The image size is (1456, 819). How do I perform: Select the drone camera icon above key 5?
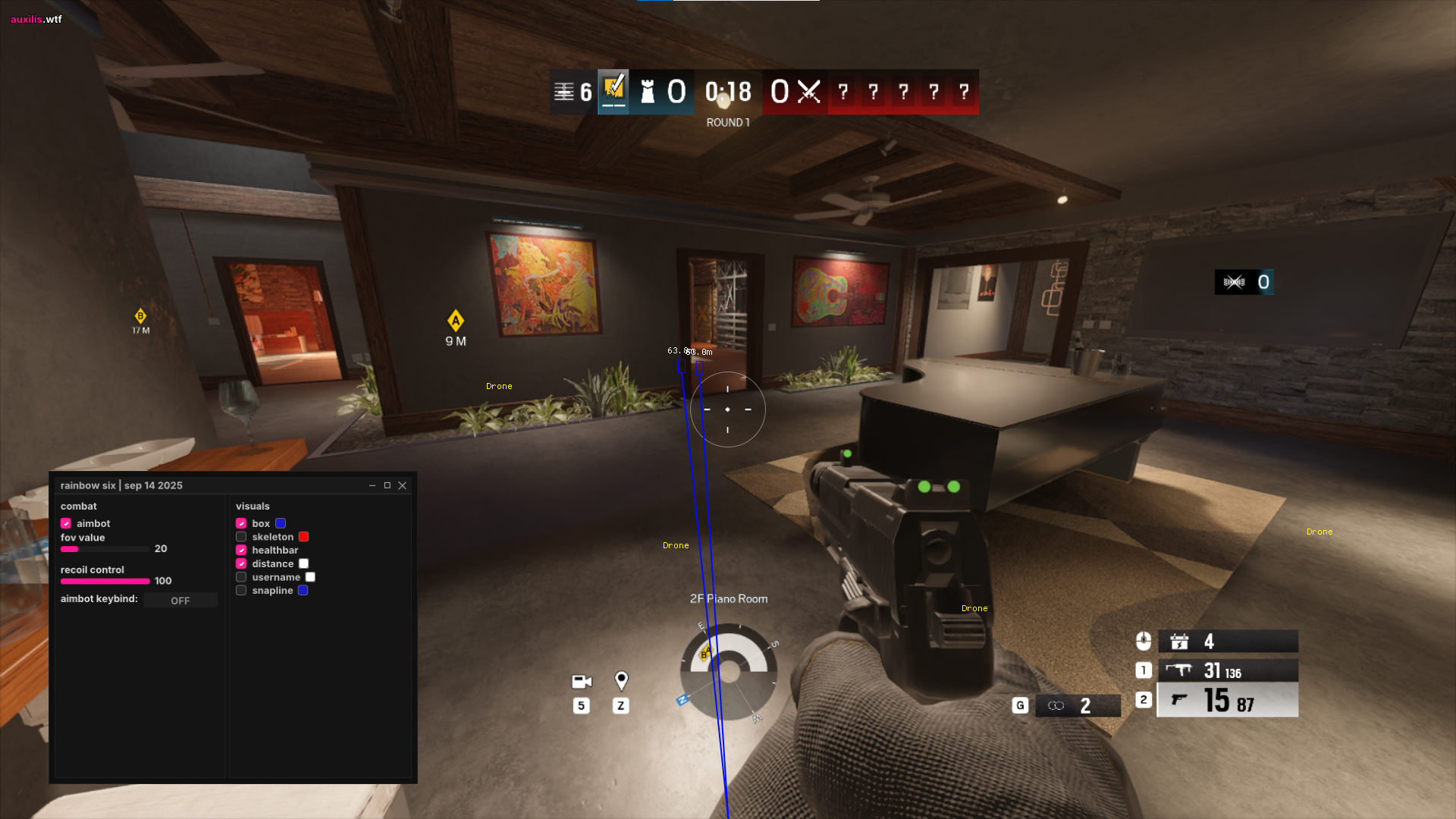(581, 681)
